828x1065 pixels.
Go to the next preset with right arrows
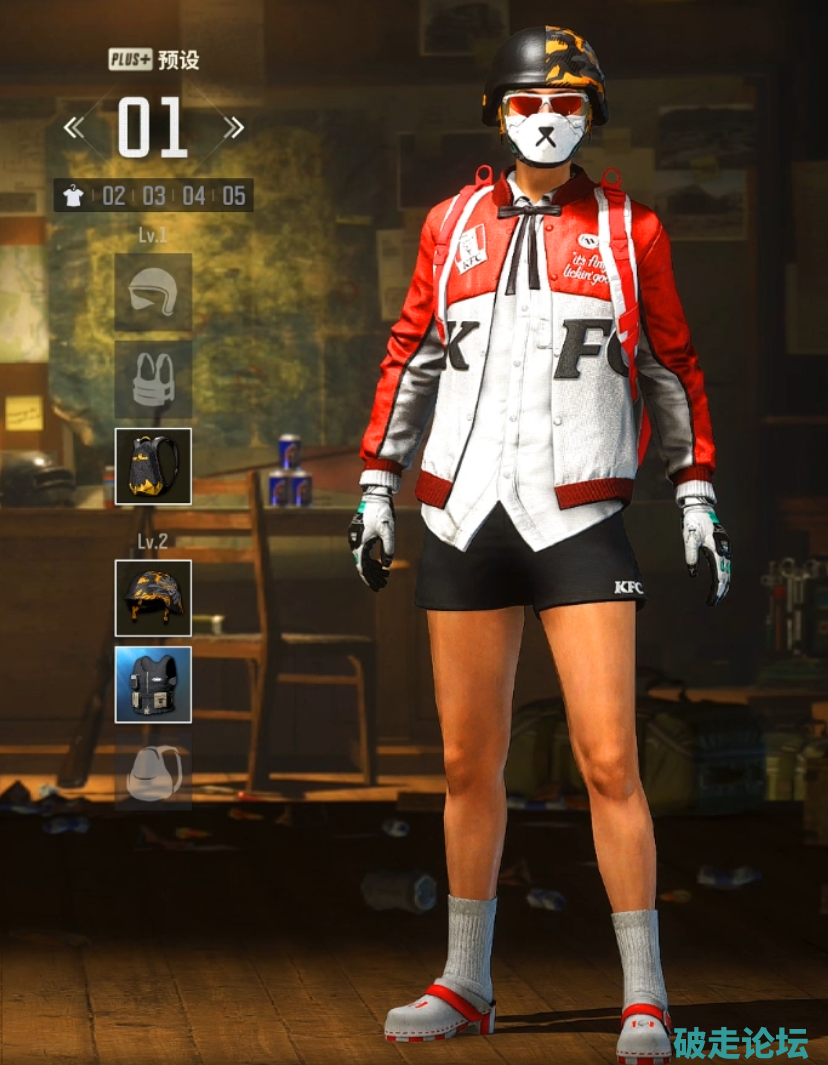pyautogui.click(x=233, y=128)
